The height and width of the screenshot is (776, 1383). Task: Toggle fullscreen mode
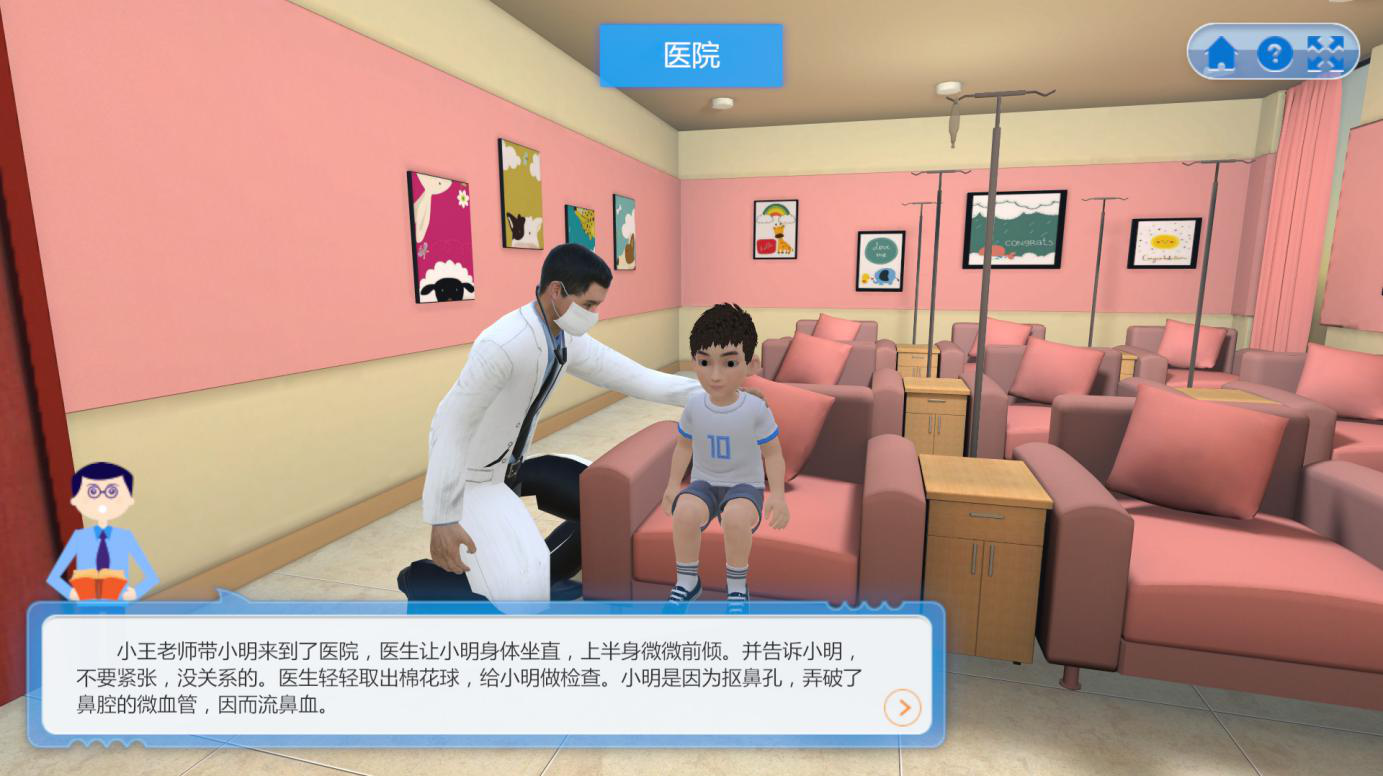tap(1326, 53)
